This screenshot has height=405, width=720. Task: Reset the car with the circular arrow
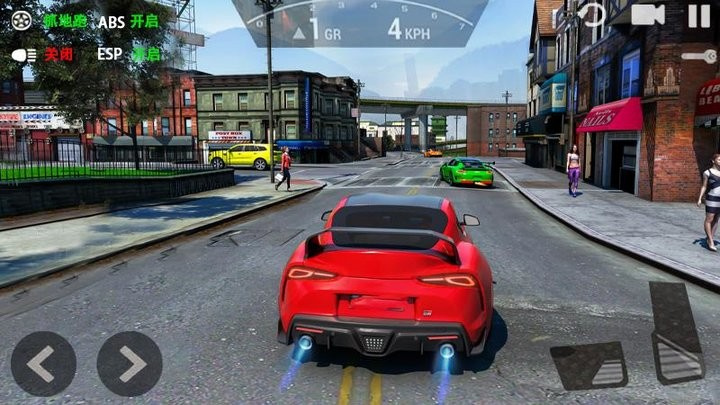pyautogui.click(x=593, y=15)
